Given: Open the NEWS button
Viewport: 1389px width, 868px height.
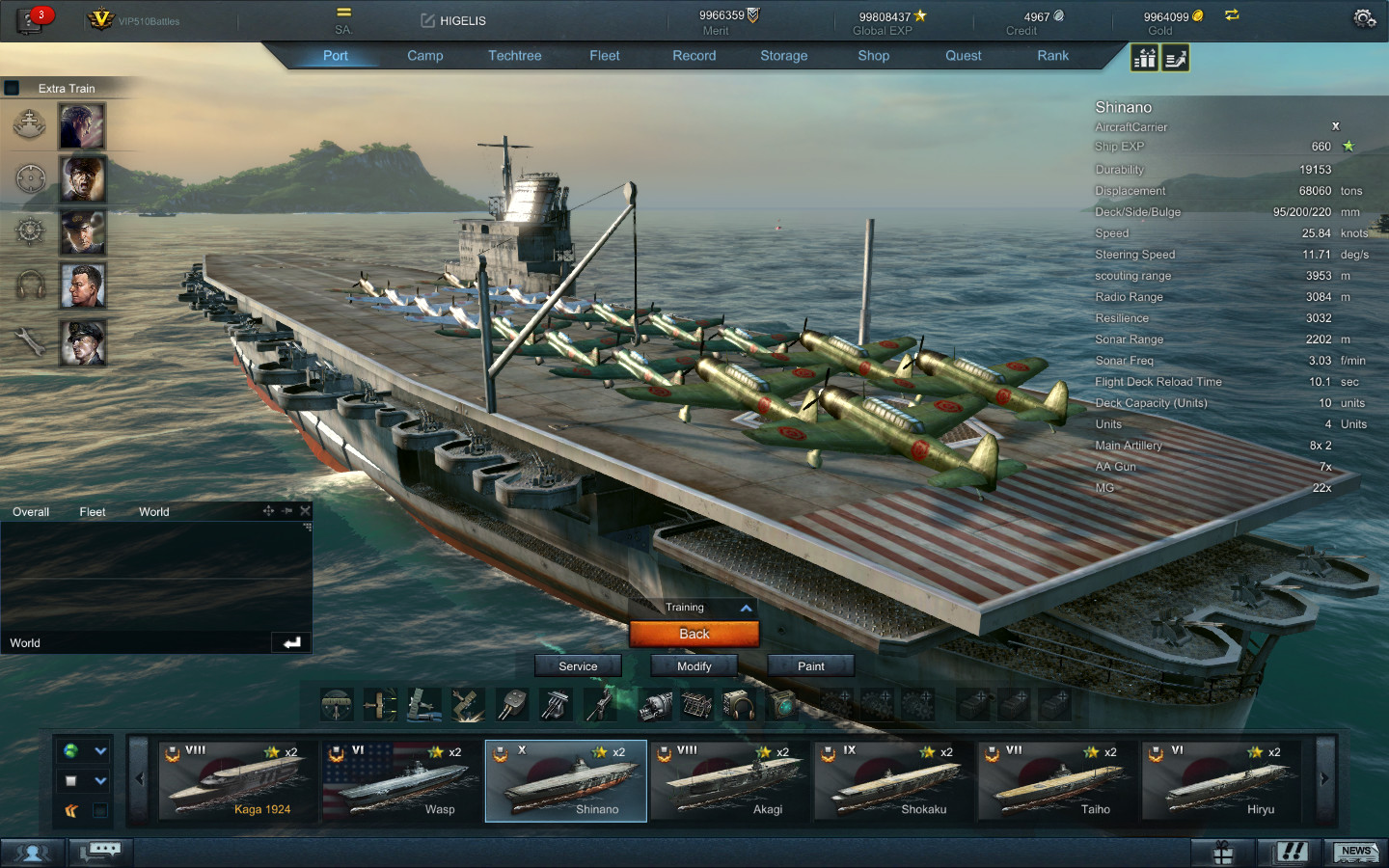Looking at the screenshot, I should (x=1355, y=852).
